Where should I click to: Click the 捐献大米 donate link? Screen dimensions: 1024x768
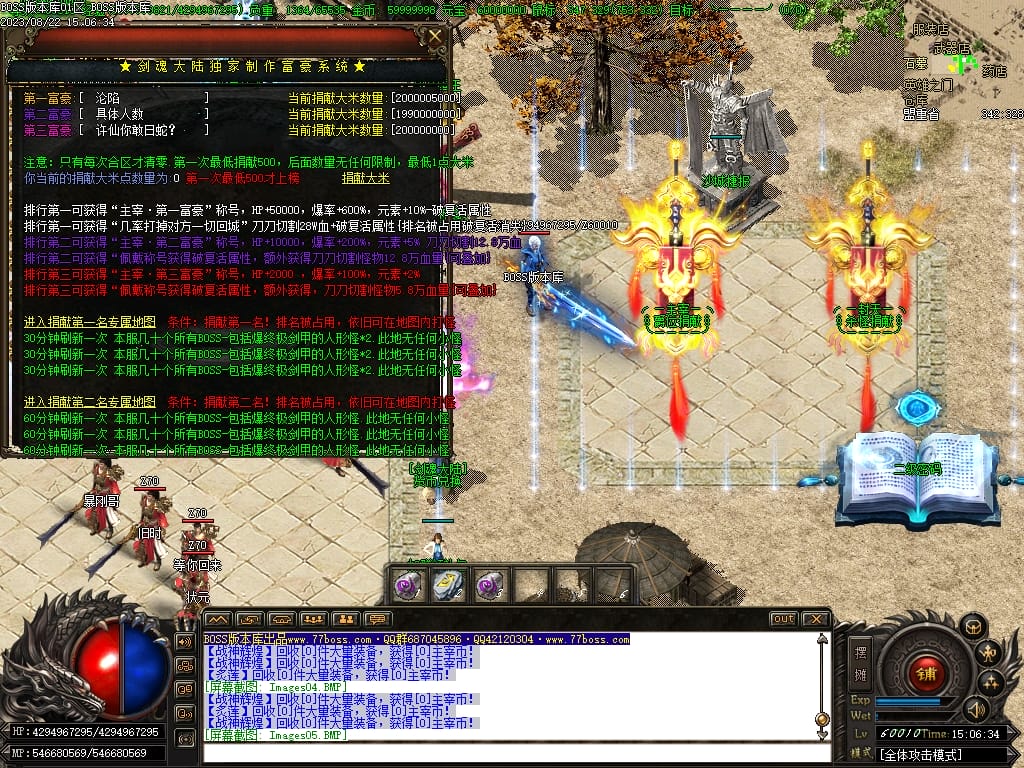pyautogui.click(x=366, y=178)
